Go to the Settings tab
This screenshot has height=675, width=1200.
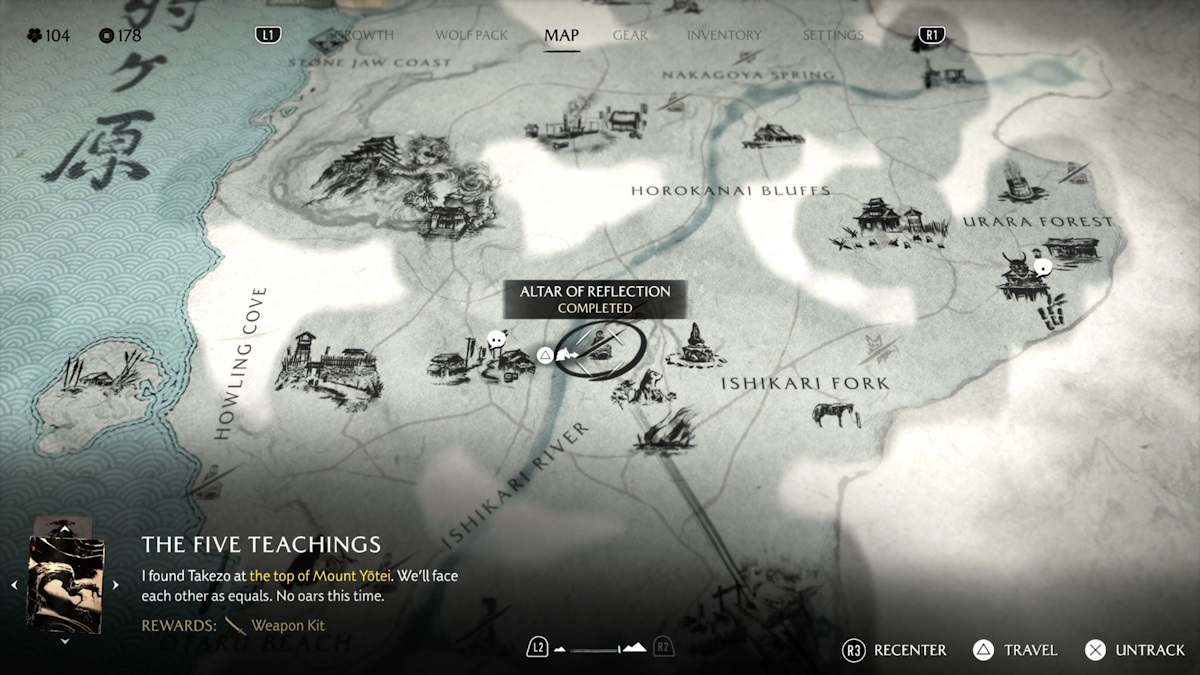tap(832, 35)
